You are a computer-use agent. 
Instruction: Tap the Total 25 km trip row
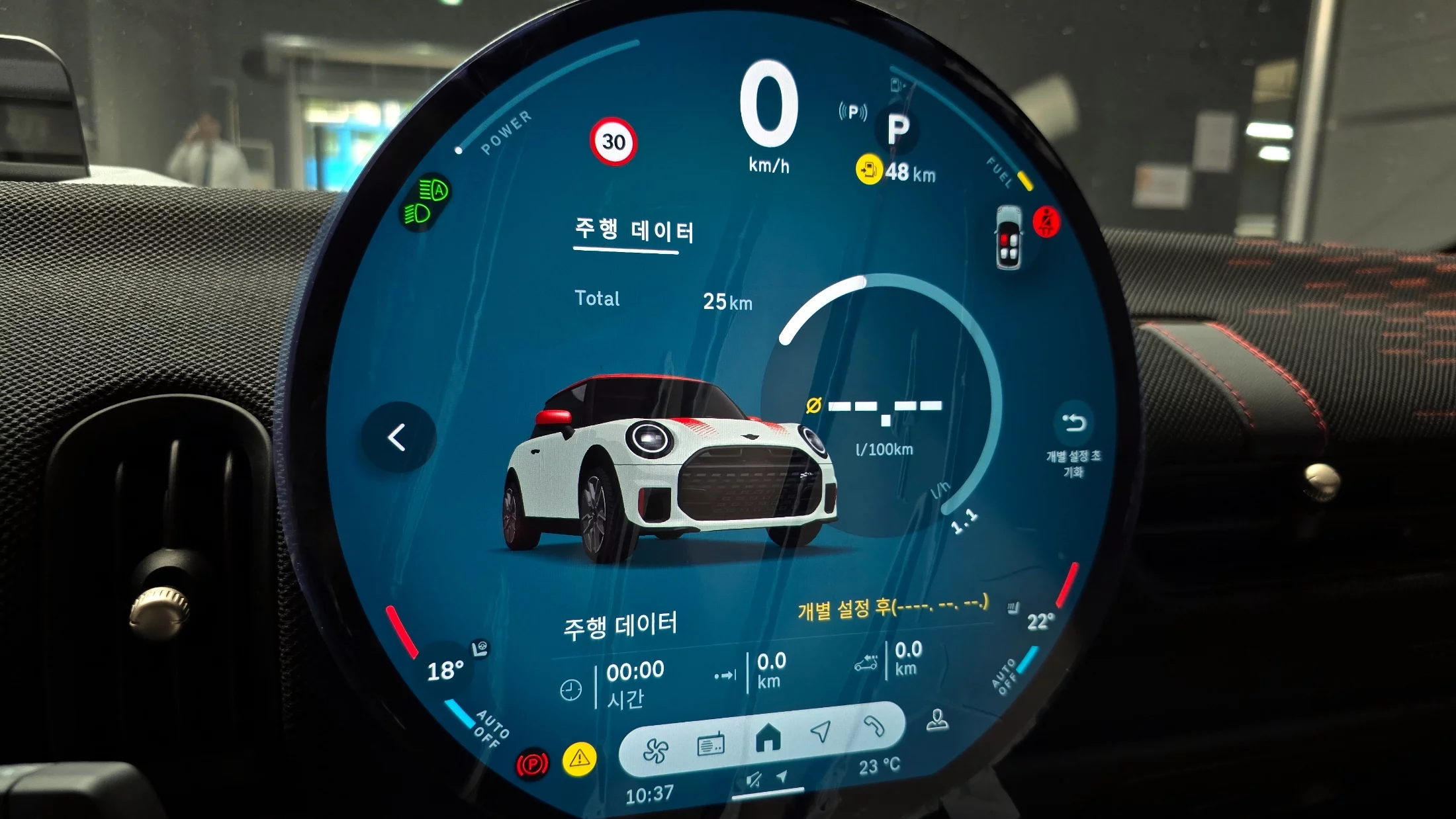(662, 300)
